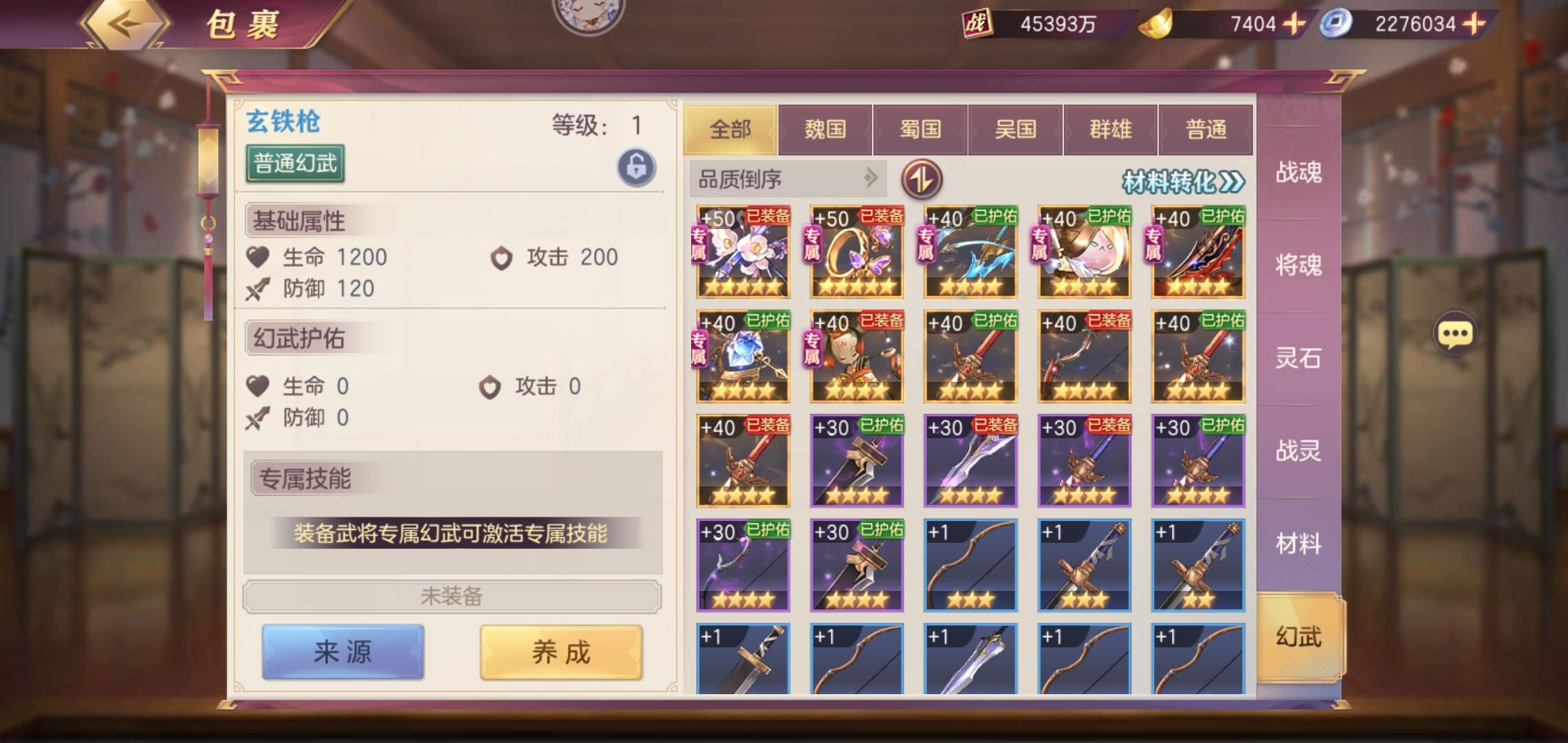Toggle the lock icon on 玄铁枪 details
The width and height of the screenshot is (1568, 743).
(636, 165)
